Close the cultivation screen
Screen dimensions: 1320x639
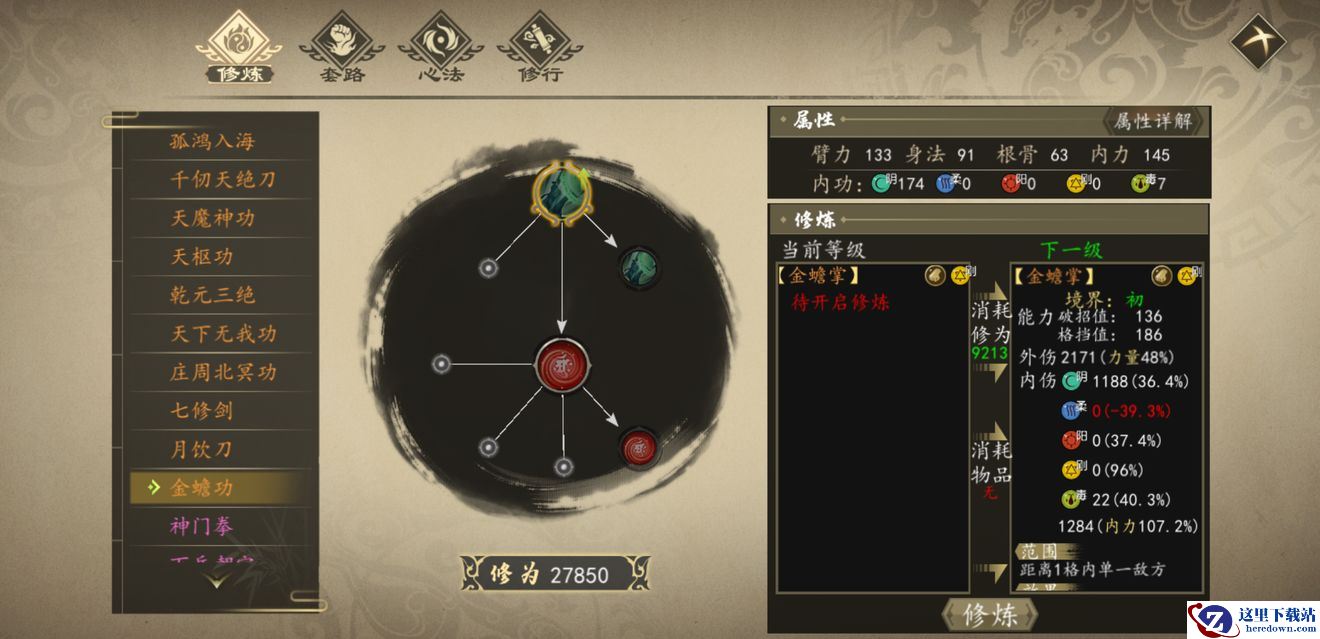pyautogui.click(x=1256, y=41)
